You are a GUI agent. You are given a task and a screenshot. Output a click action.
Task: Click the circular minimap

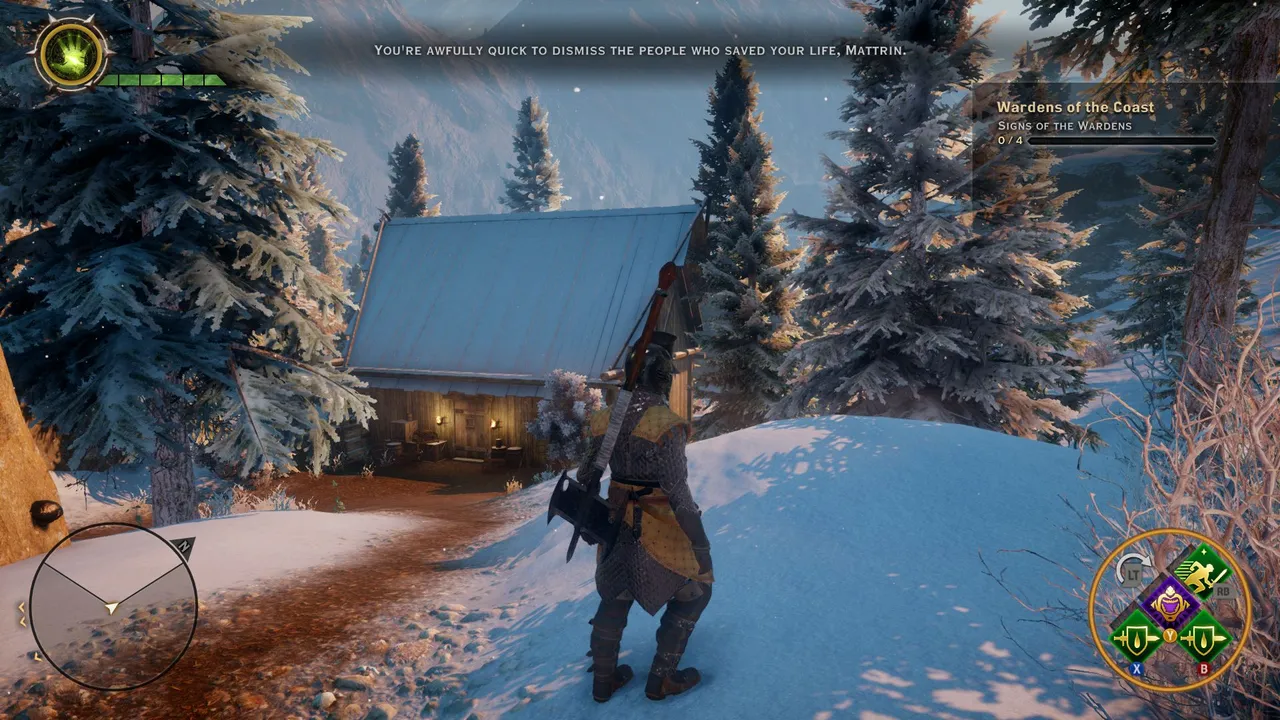(113, 606)
